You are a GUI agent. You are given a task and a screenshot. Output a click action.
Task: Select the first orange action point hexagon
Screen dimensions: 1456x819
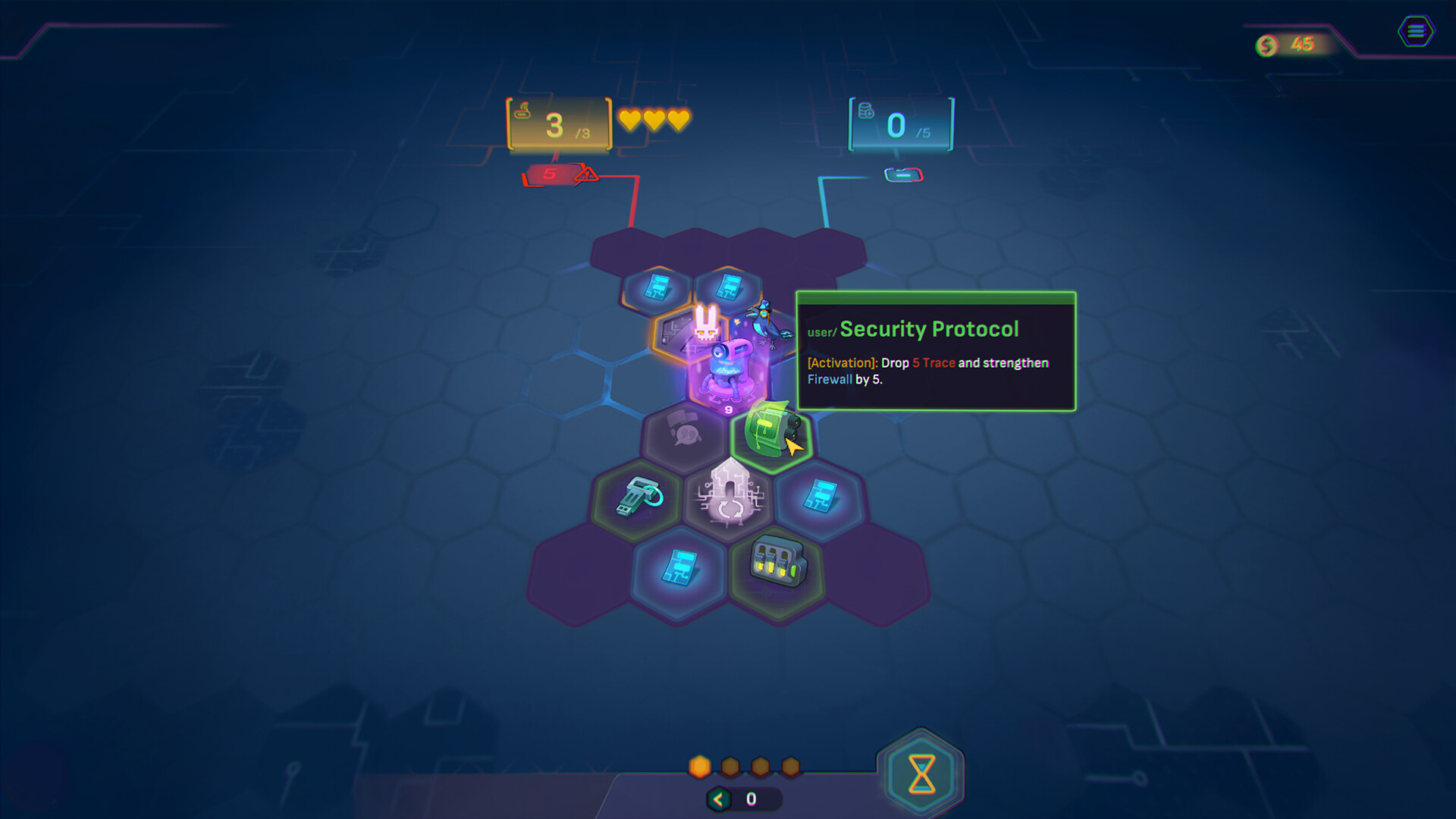click(x=699, y=767)
